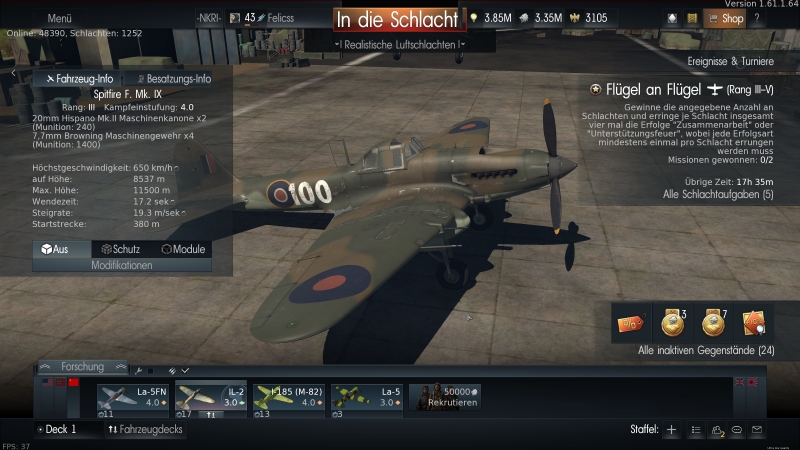Start the battle with In die Schlacht

pyautogui.click(x=397, y=19)
